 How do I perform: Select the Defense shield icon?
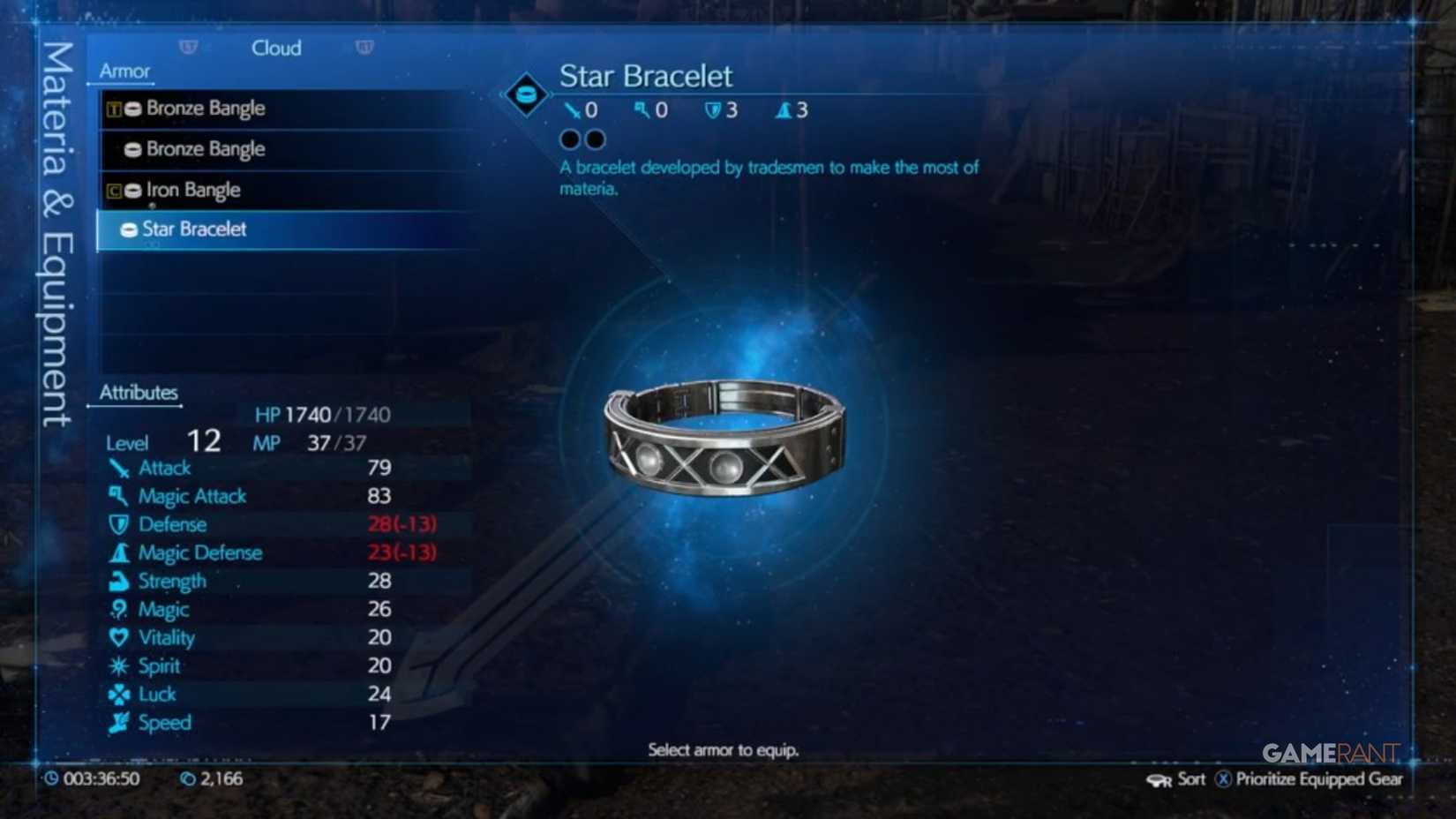click(x=117, y=524)
